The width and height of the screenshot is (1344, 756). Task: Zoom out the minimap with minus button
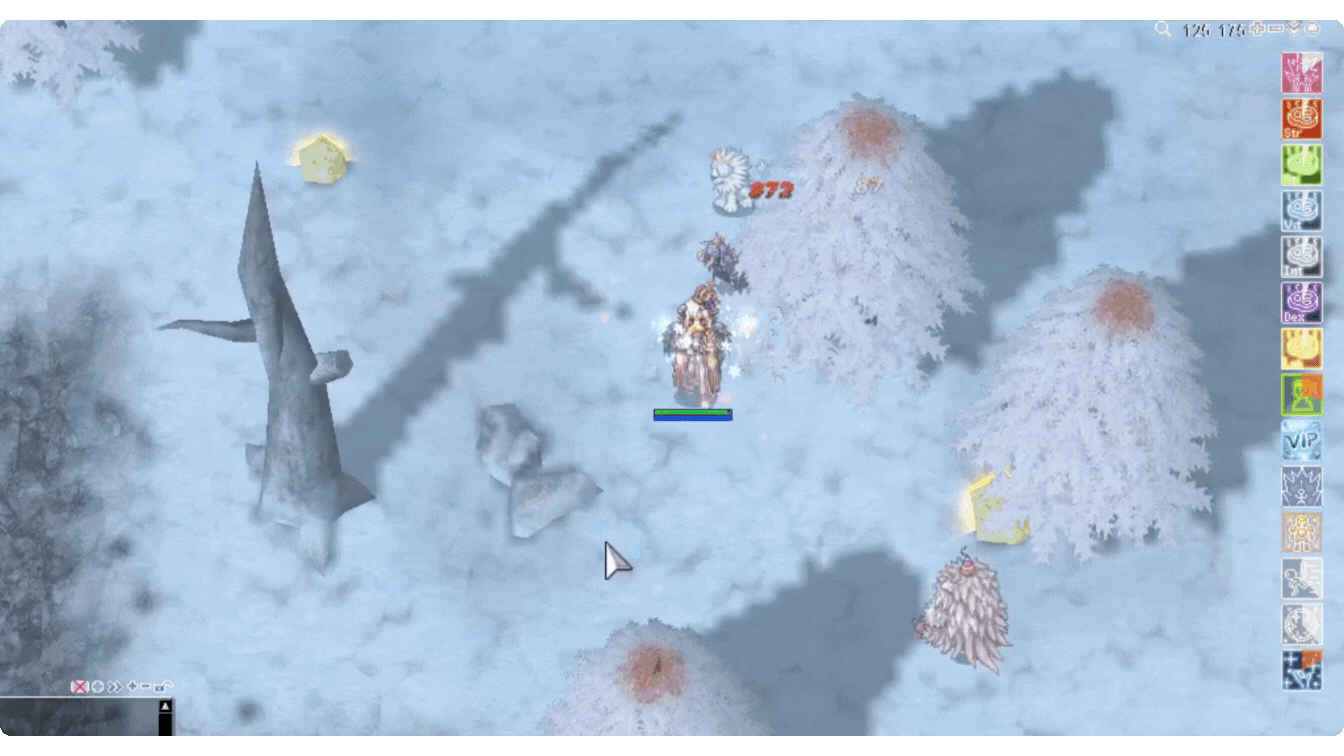(1275, 29)
